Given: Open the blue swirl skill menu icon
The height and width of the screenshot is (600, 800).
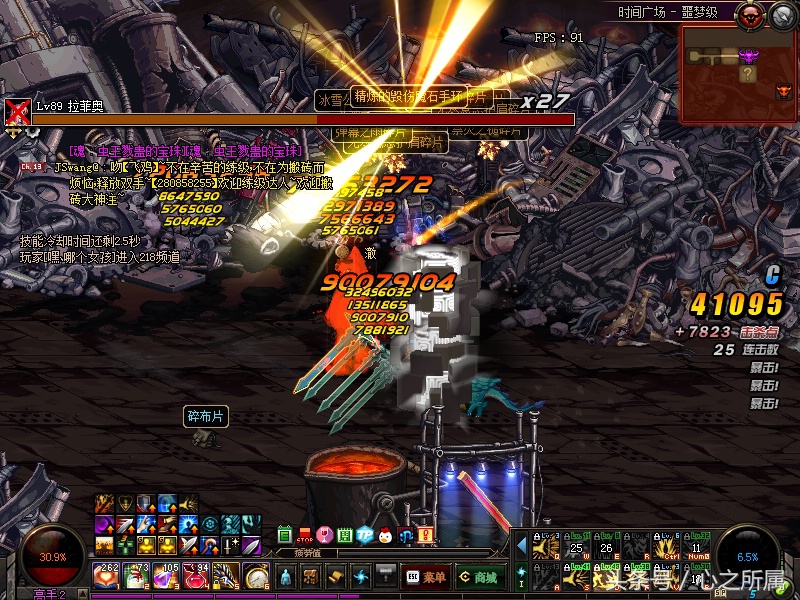Looking at the screenshot, I should tap(361, 577).
